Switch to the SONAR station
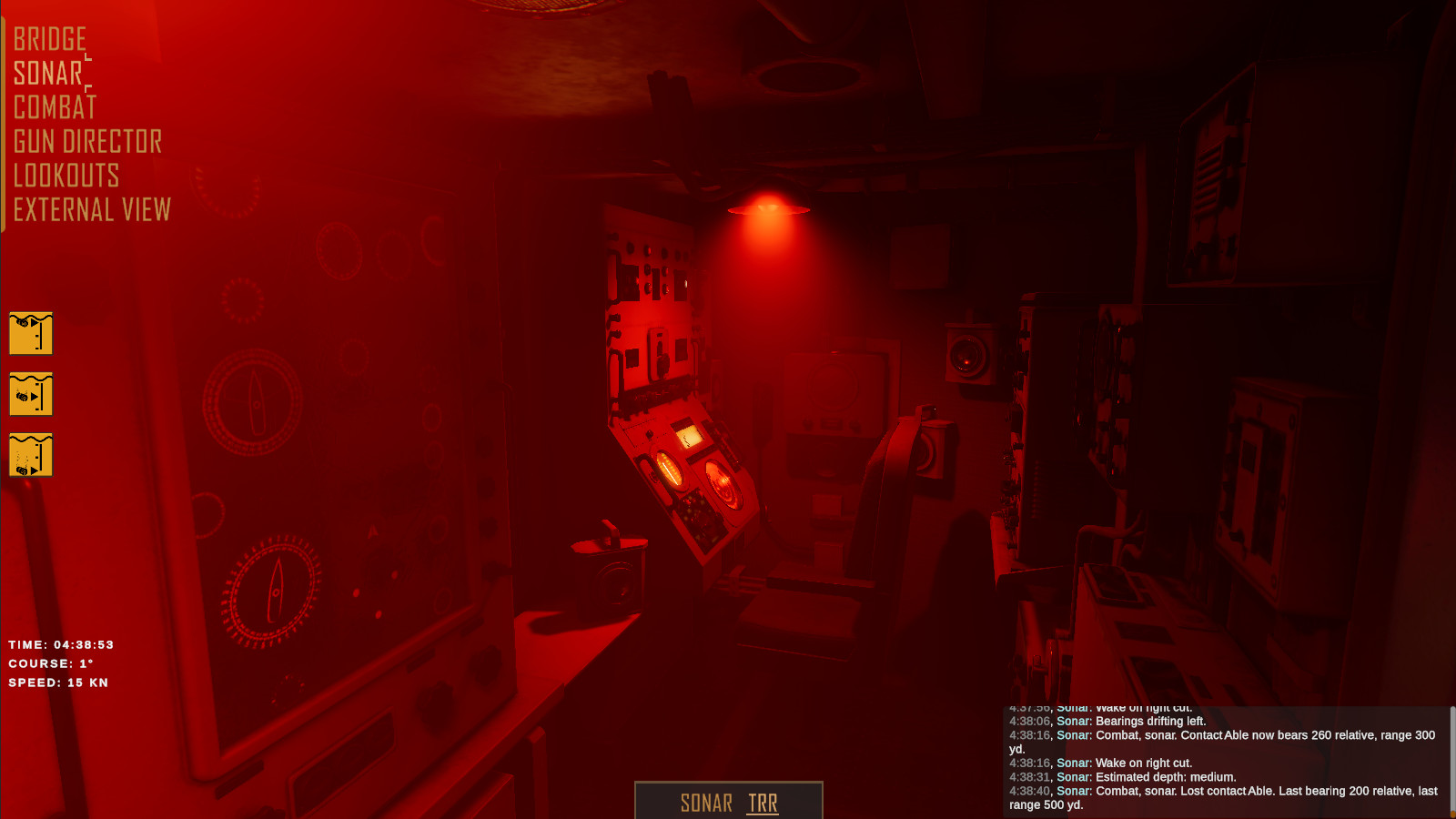 click(47, 73)
